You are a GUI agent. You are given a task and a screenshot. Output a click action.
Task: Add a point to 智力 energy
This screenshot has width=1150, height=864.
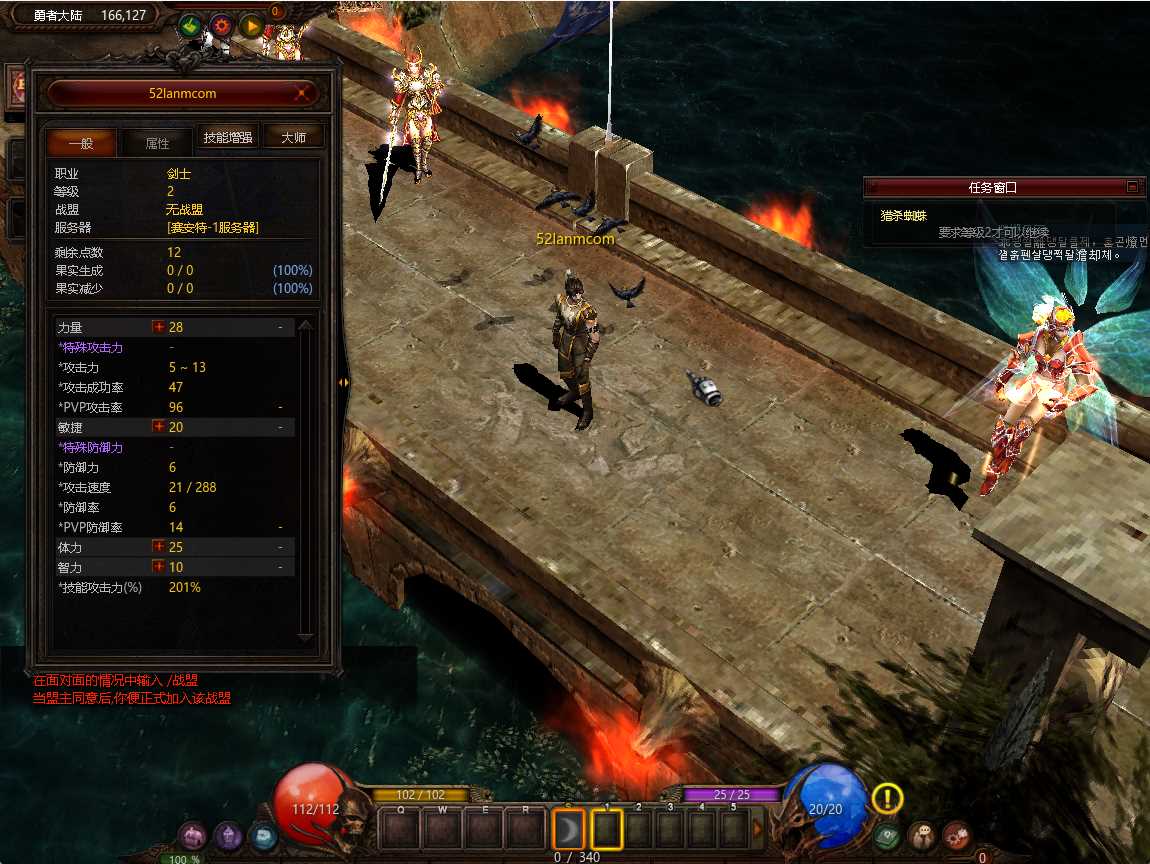pyautogui.click(x=158, y=567)
